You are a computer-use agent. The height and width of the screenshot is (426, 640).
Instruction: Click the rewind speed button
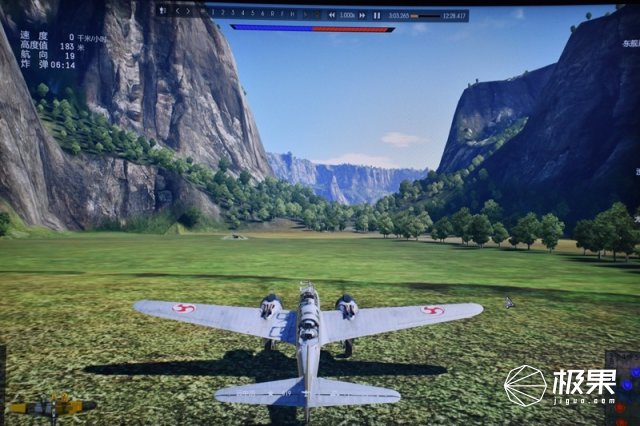pos(332,15)
